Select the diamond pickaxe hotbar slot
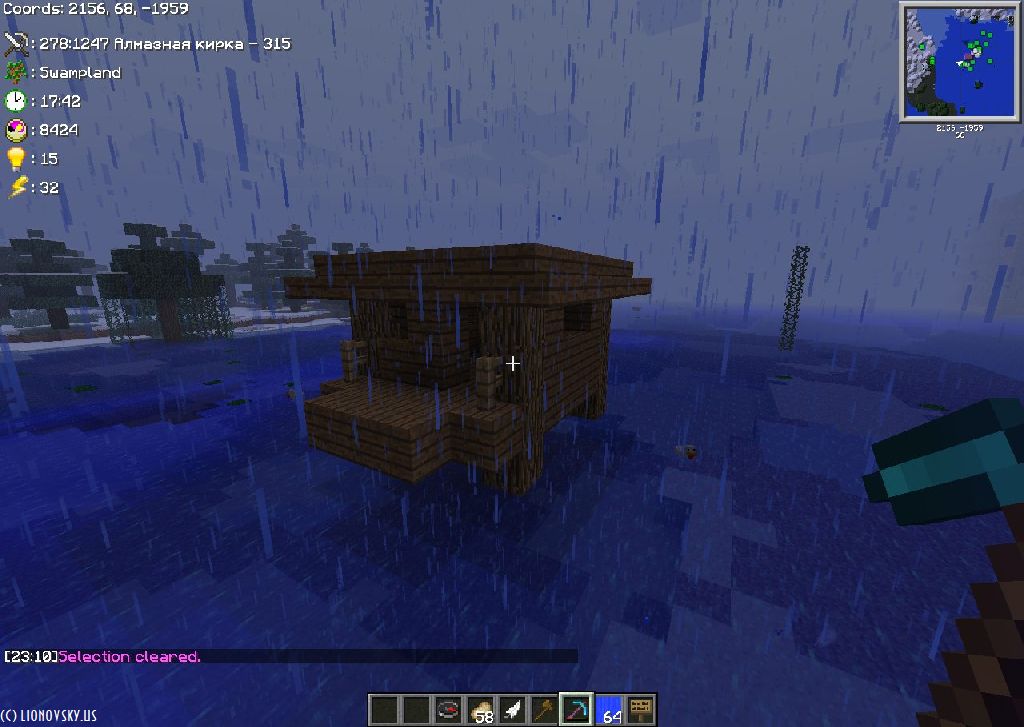 (x=576, y=710)
